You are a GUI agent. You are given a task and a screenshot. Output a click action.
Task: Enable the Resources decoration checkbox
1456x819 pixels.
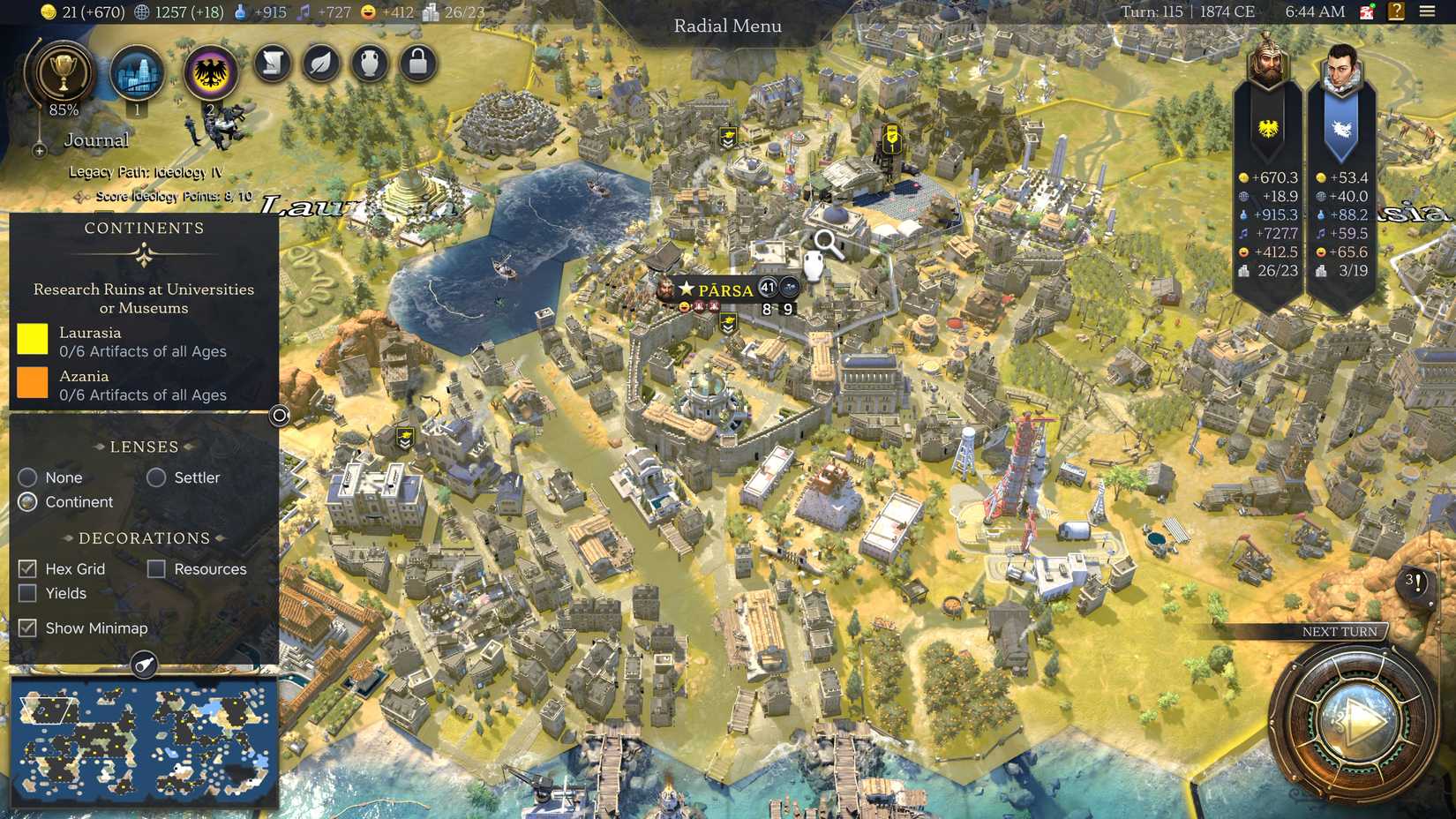coord(157,568)
